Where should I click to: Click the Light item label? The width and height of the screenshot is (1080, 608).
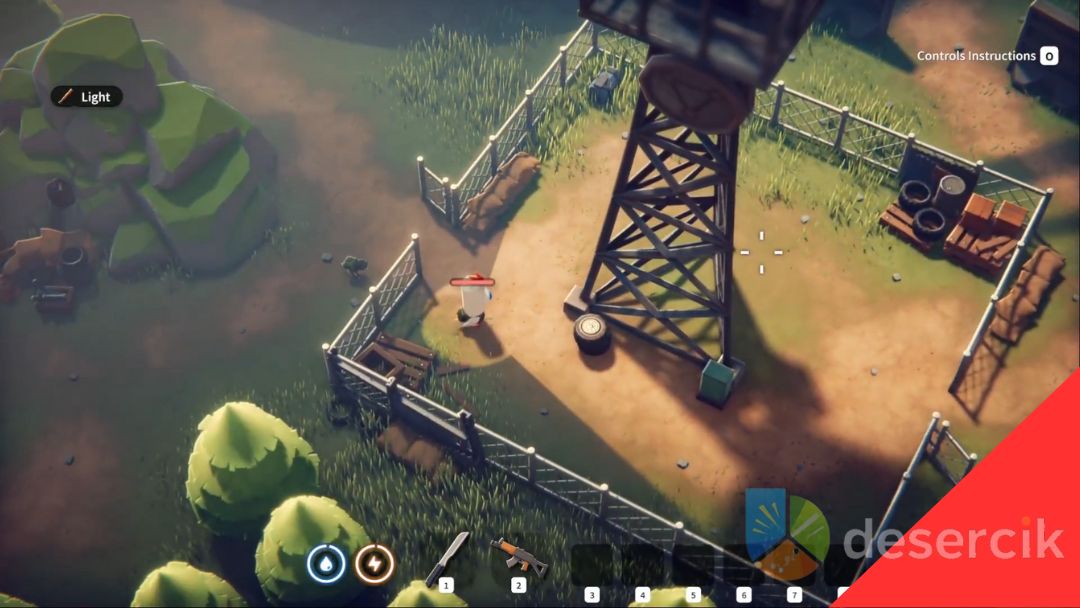pos(87,97)
